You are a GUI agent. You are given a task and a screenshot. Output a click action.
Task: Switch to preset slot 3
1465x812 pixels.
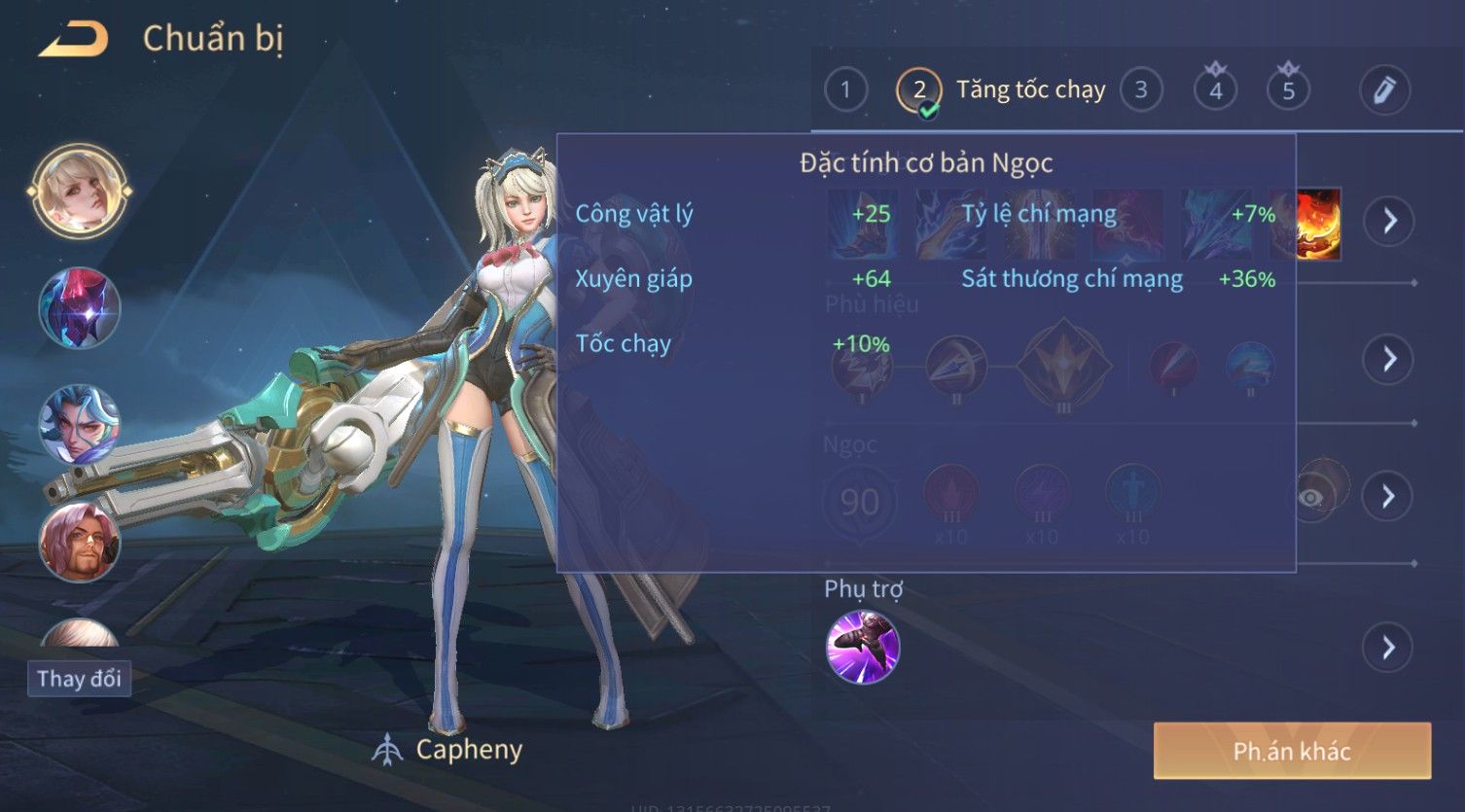[x=1141, y=90]
